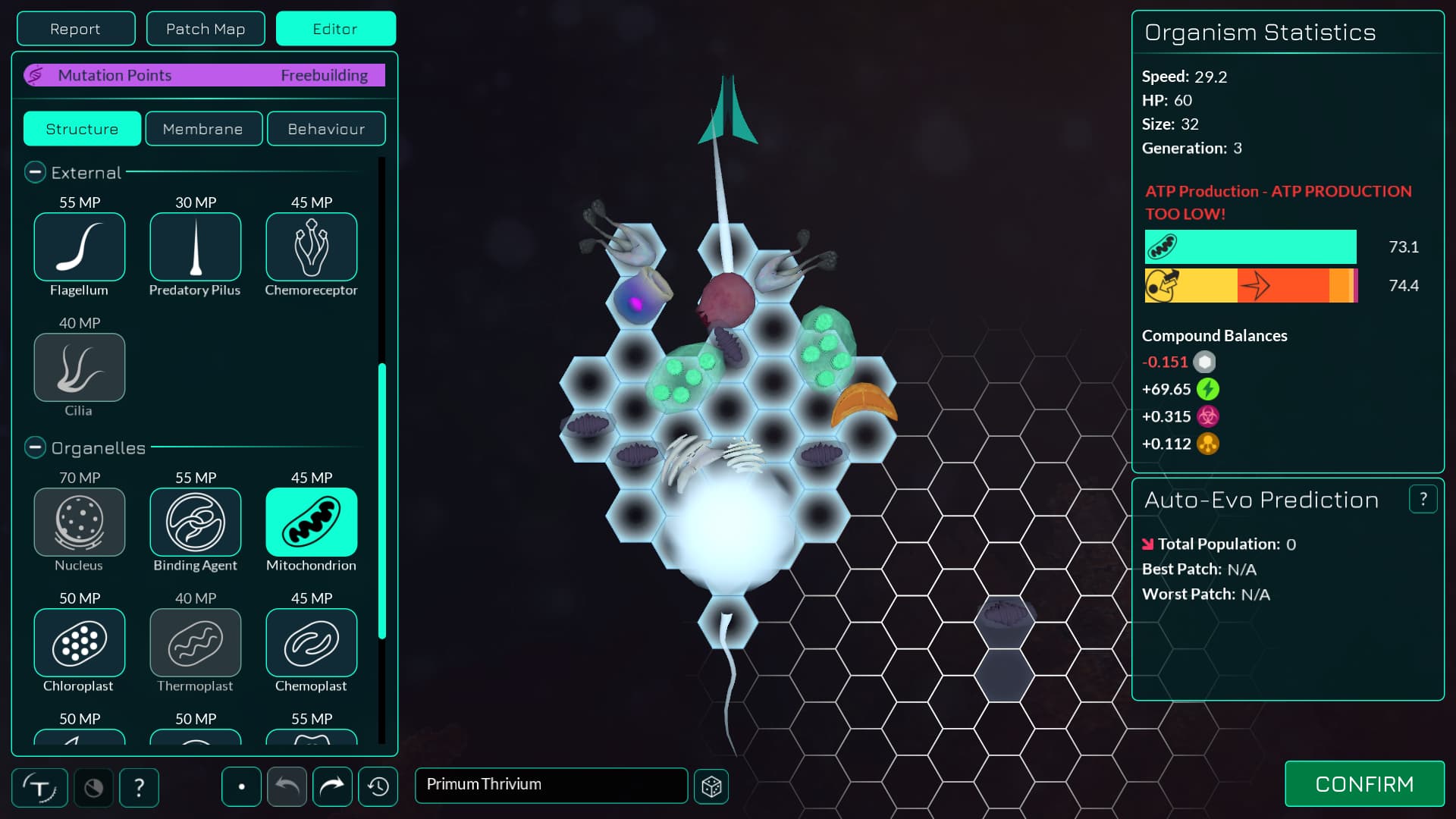Click the species name field
Screen dimensions: 1456x819
tap(551, 785)
